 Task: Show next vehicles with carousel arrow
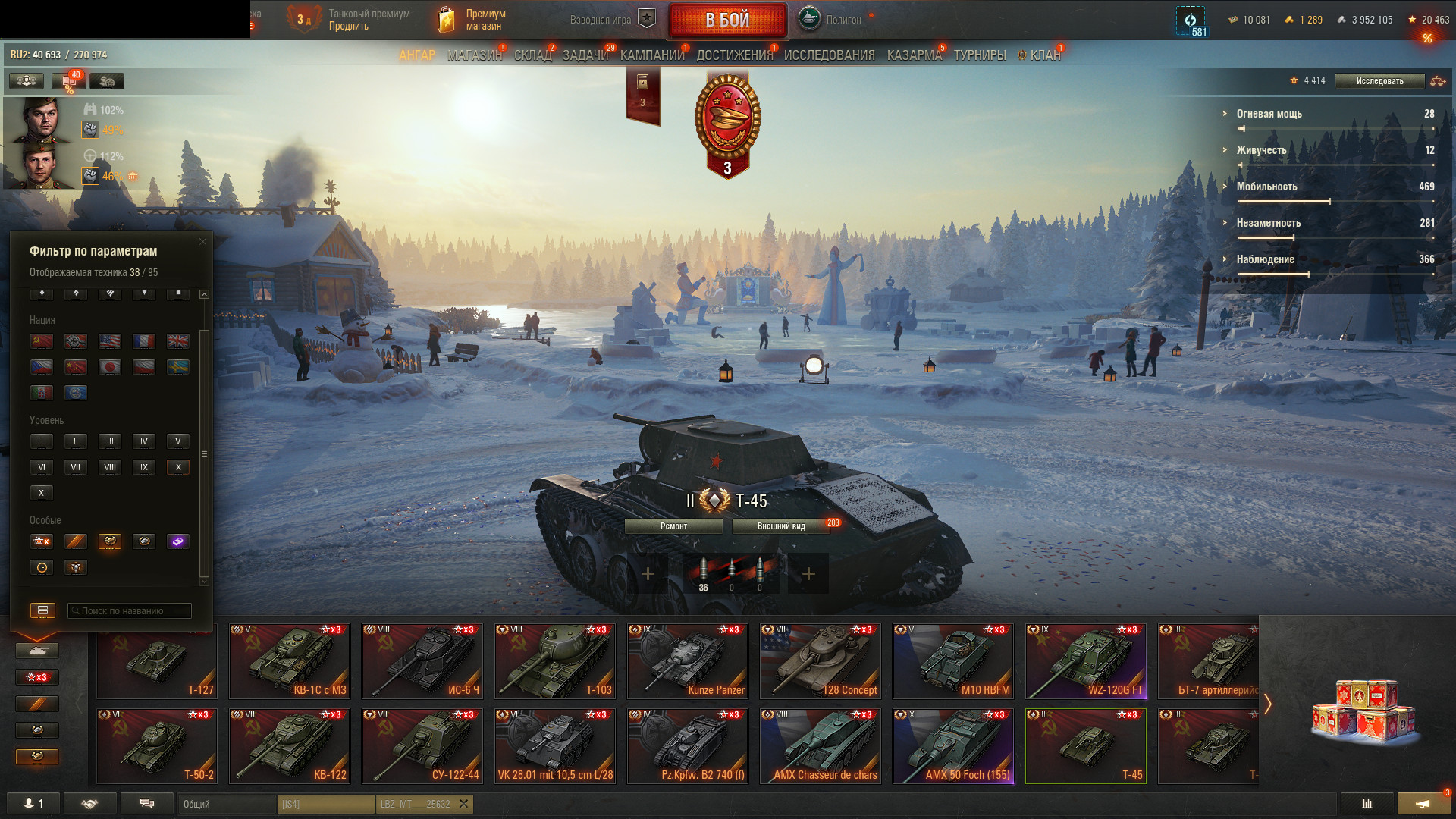click(1267, 704)
